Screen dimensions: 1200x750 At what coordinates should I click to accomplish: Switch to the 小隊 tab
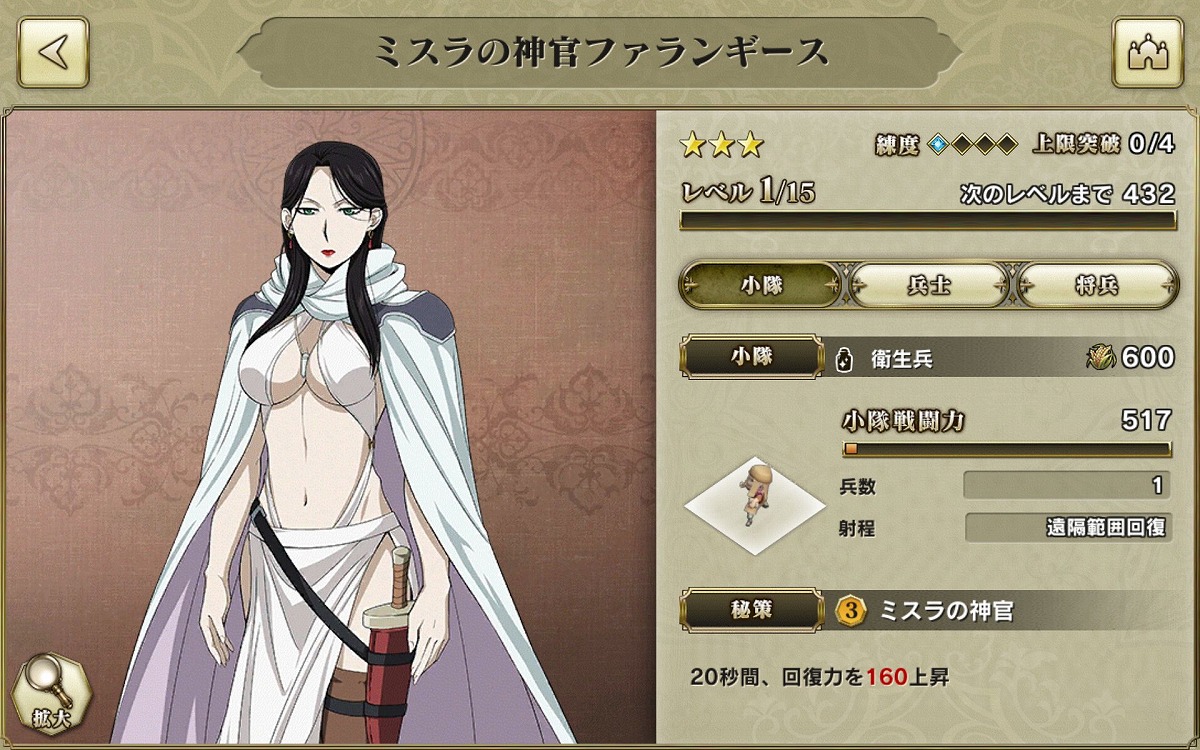(x=762, y=285)
